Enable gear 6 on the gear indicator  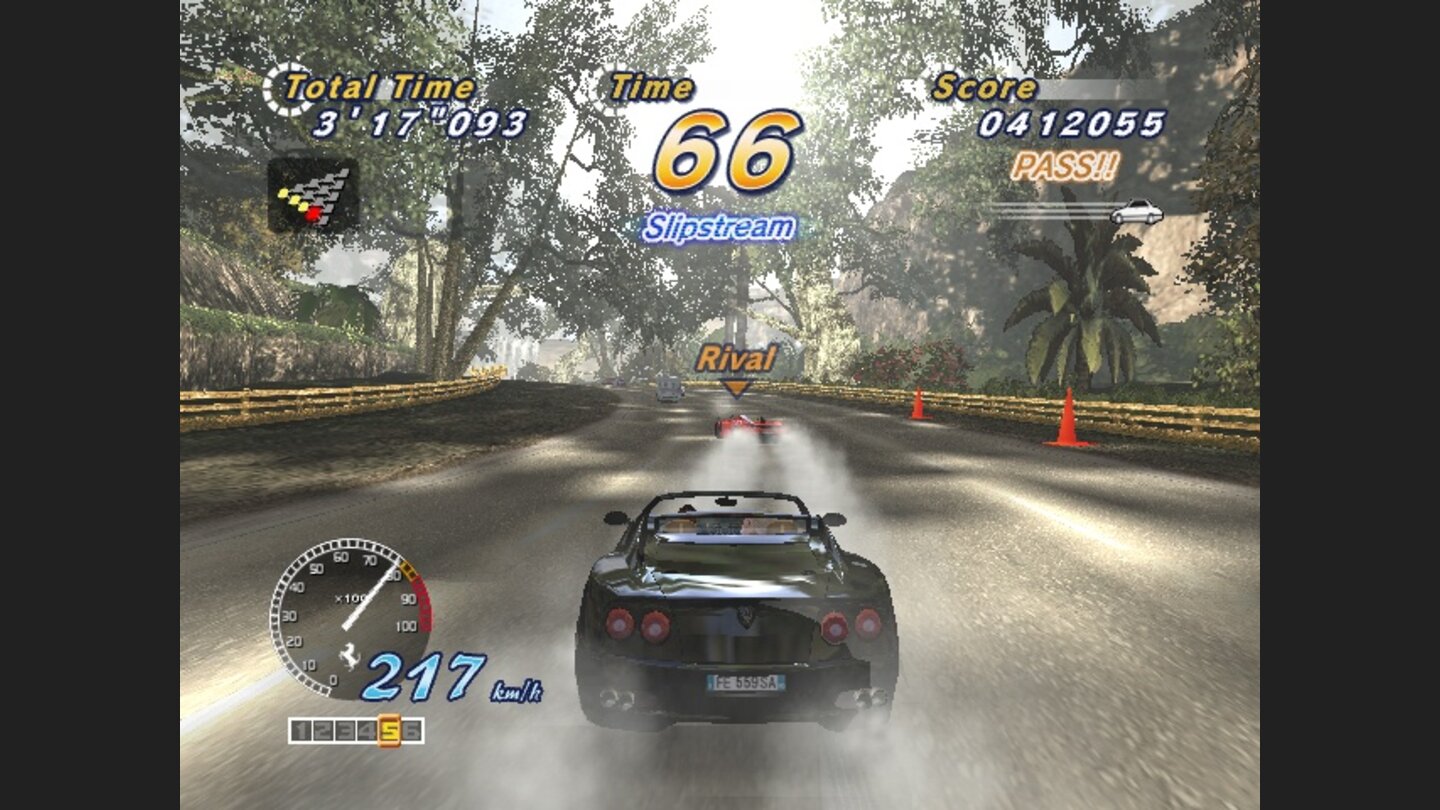coord(413,728)
